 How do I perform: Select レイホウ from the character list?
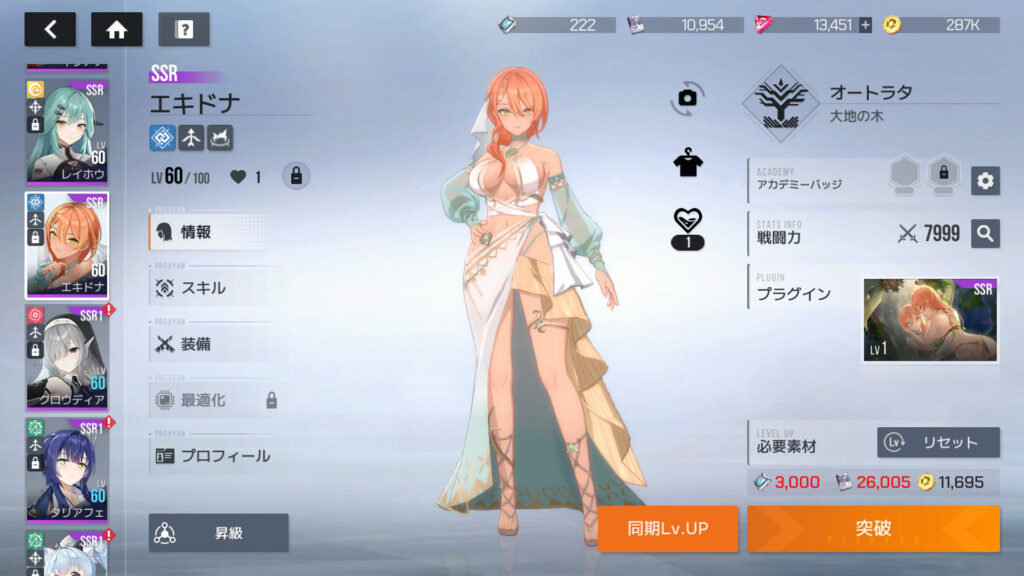tap(67, 132)
